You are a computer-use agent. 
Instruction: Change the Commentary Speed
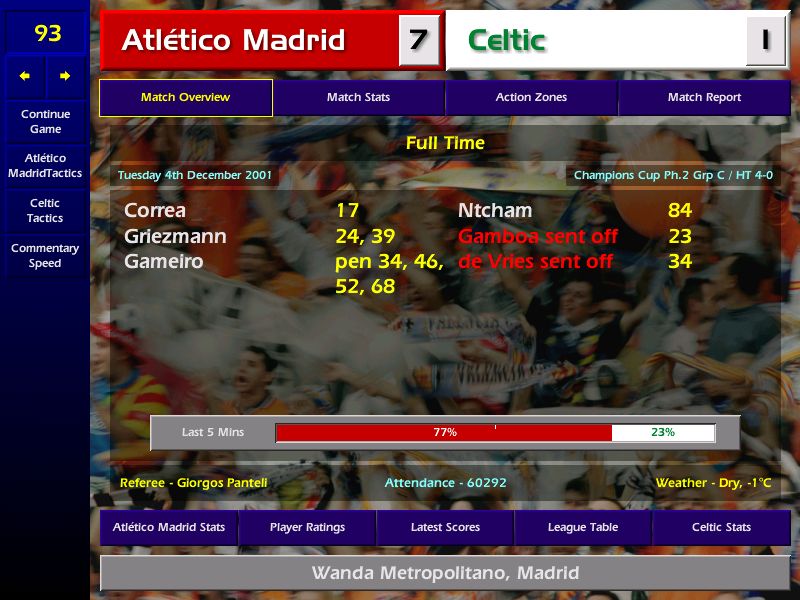click(45, 256)
